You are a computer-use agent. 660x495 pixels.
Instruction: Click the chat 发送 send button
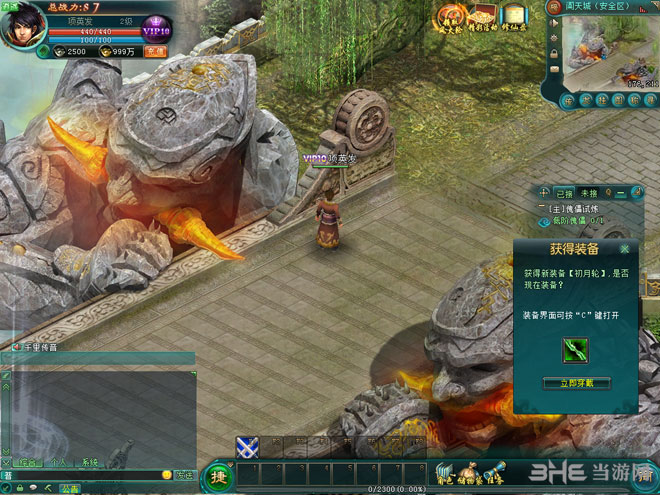[x=185, y=475]
